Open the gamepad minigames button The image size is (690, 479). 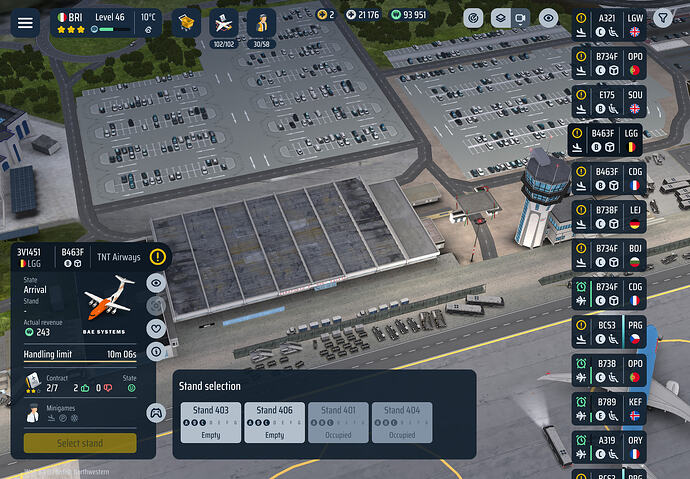click(x=156, y=411)
